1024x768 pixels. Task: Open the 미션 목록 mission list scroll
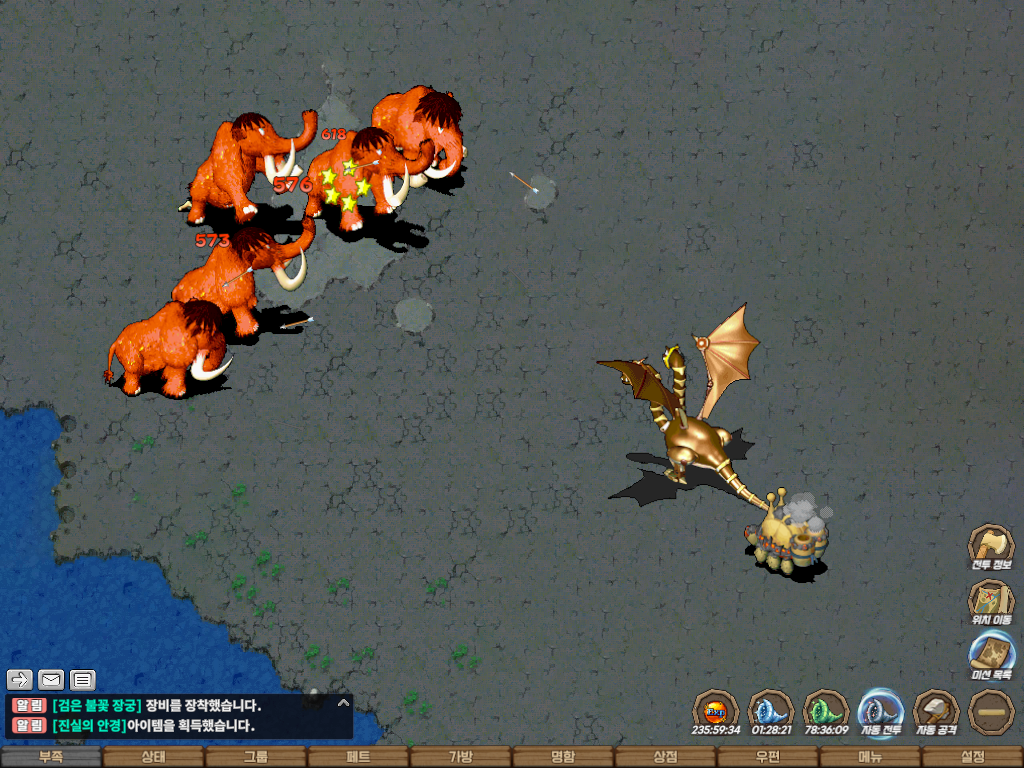coord(990,655)
